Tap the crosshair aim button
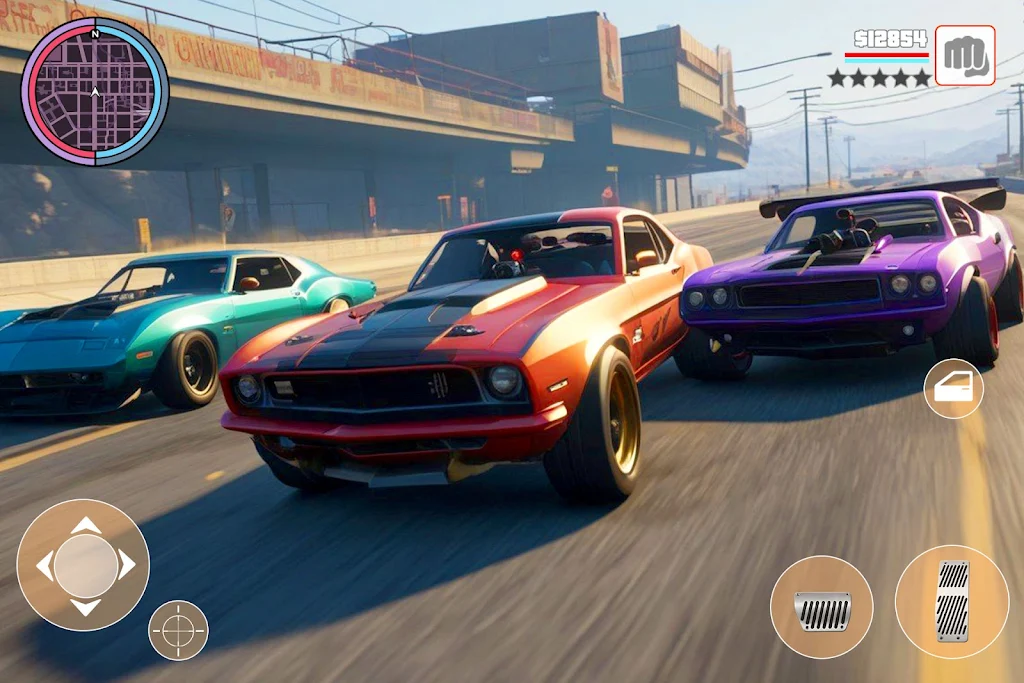 (x=178, y=630)
